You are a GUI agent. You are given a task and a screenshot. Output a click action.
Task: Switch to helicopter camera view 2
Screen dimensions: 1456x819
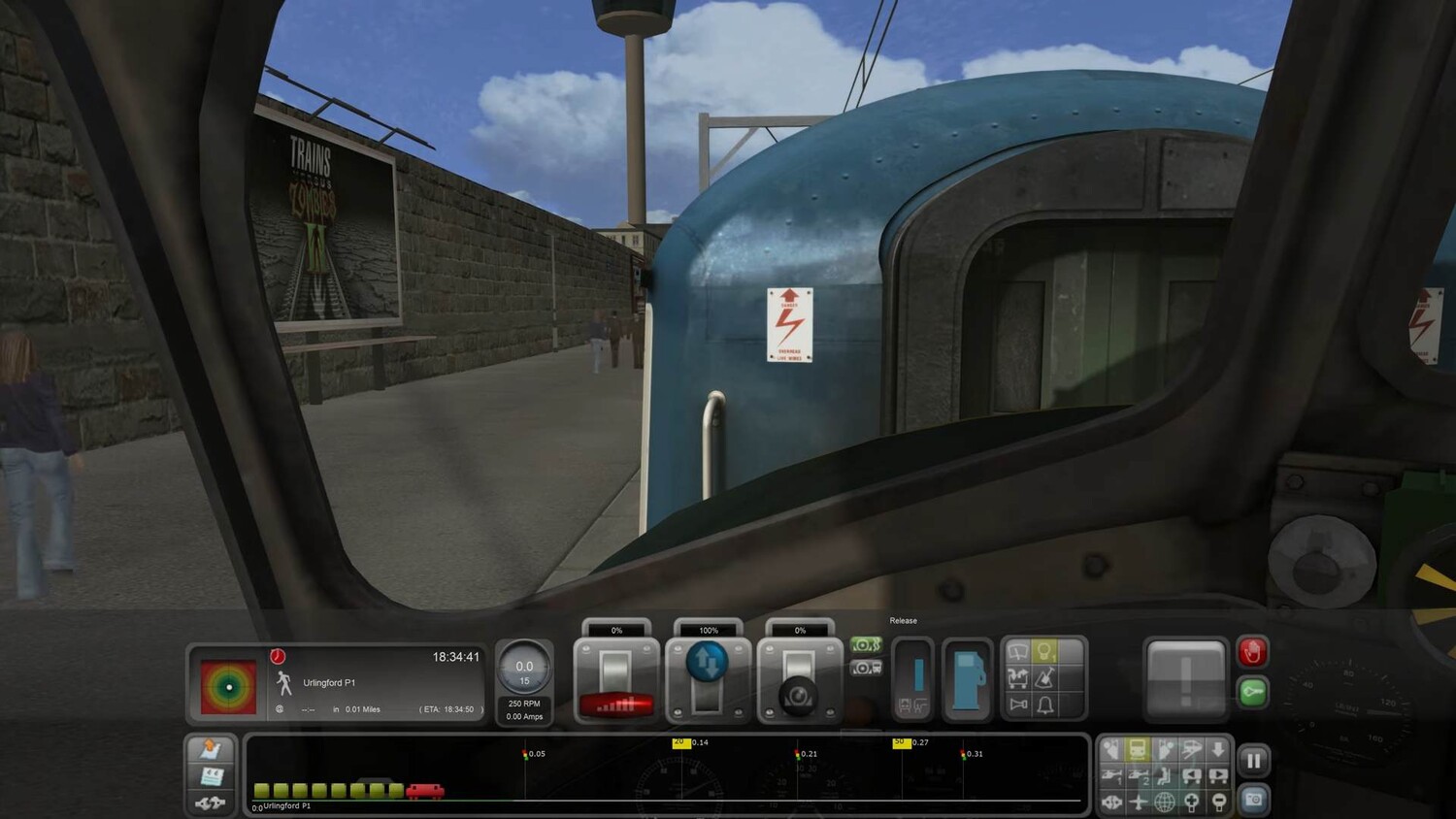pos(1138,775)
